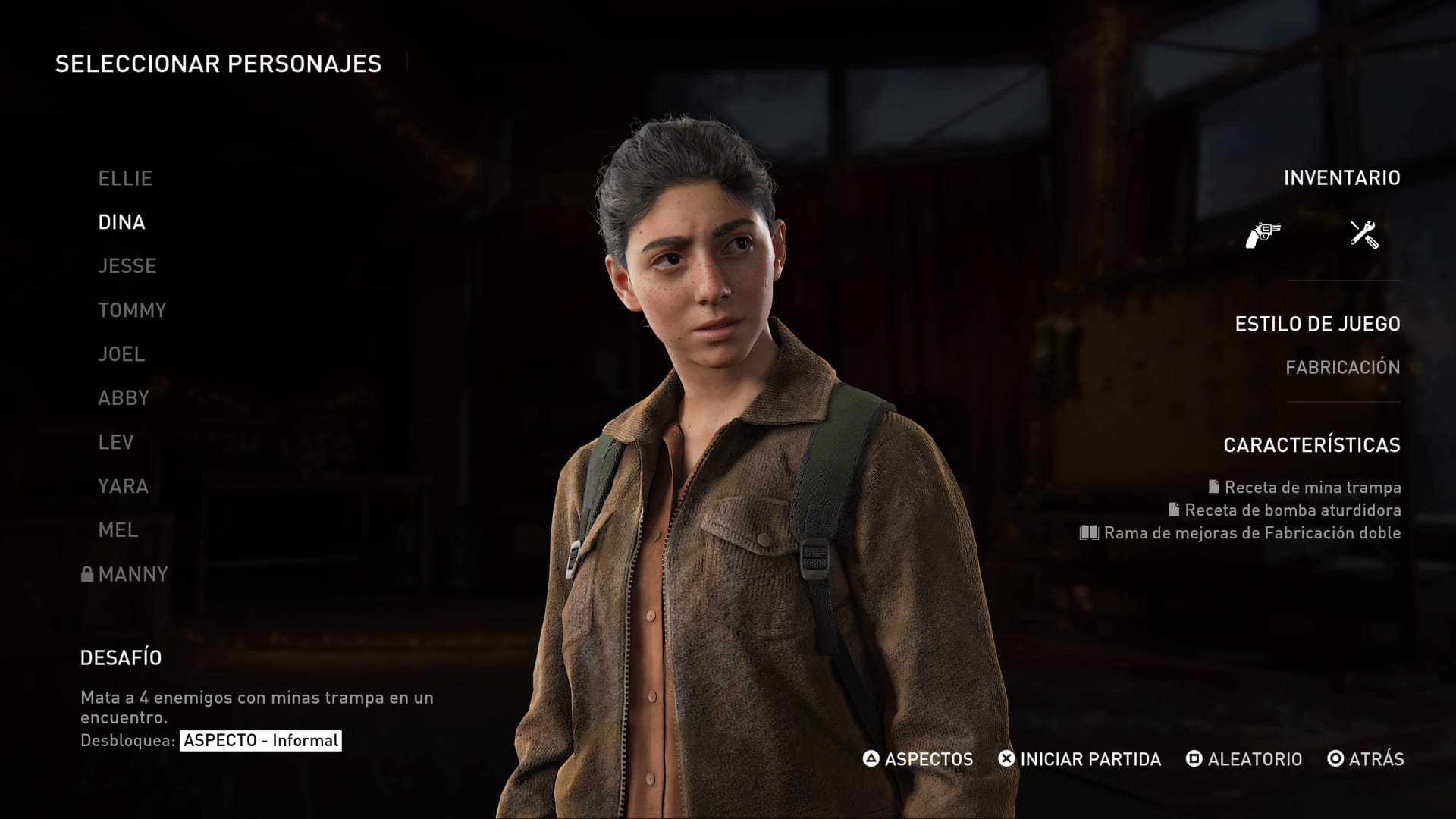Image resolution: width=1456 pixels, height=819 pixels.
Task: Open the Aspectos skins option
Action: tap(918, 759)
